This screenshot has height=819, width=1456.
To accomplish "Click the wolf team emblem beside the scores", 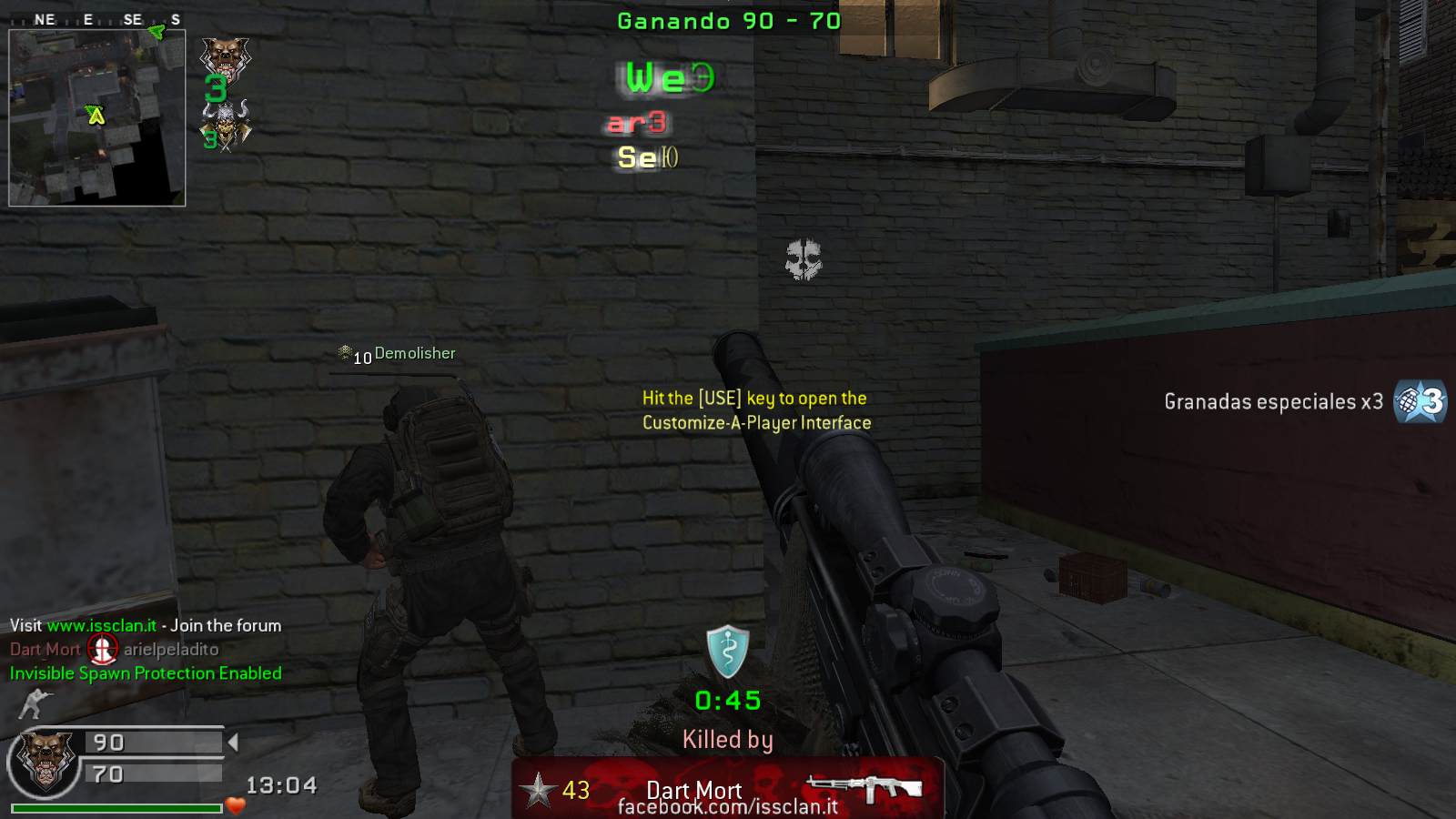I will pos(42,760).
